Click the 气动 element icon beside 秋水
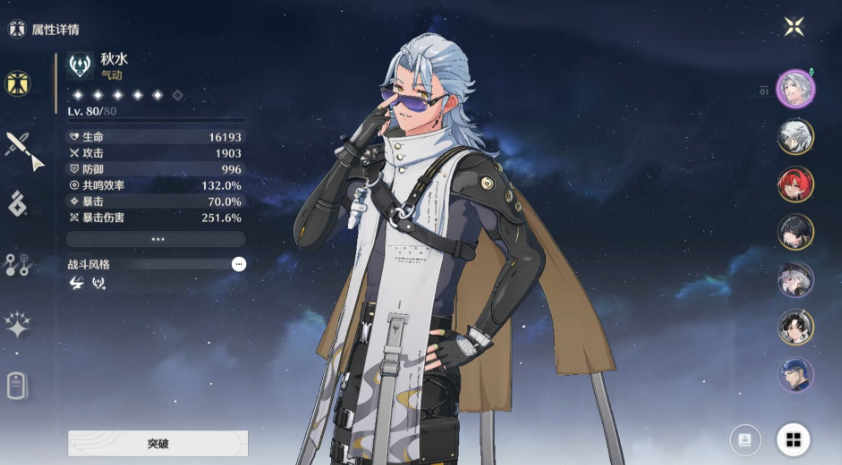 [x=81, y=66]
